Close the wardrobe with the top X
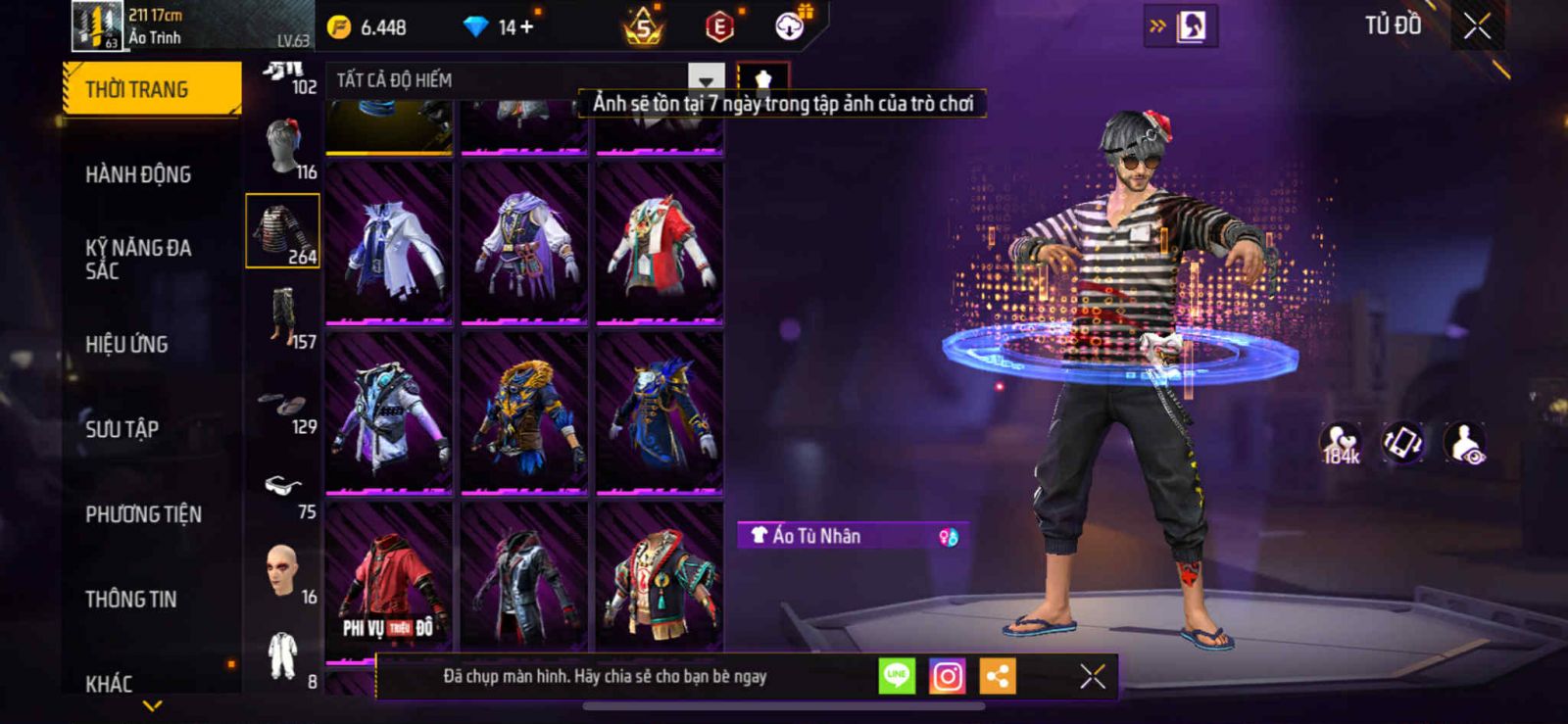 click(1477, 26)
